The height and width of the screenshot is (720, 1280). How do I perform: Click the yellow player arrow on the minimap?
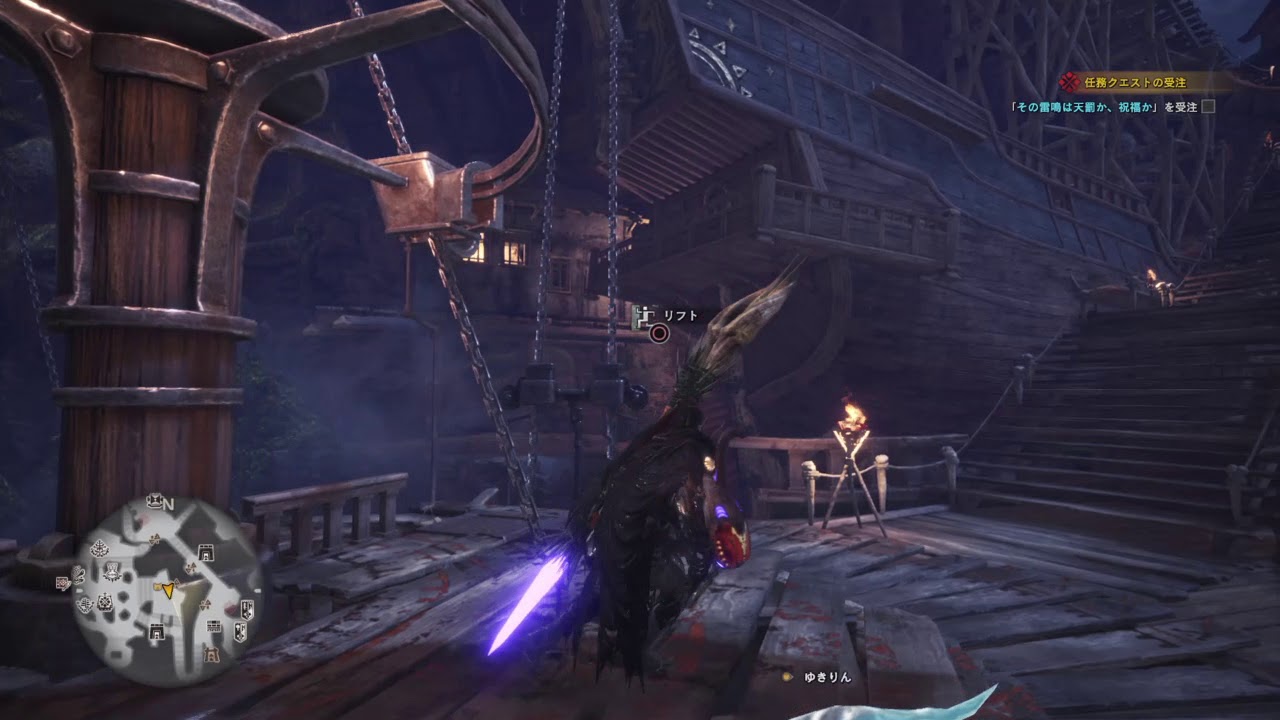(x=169, y=591)
